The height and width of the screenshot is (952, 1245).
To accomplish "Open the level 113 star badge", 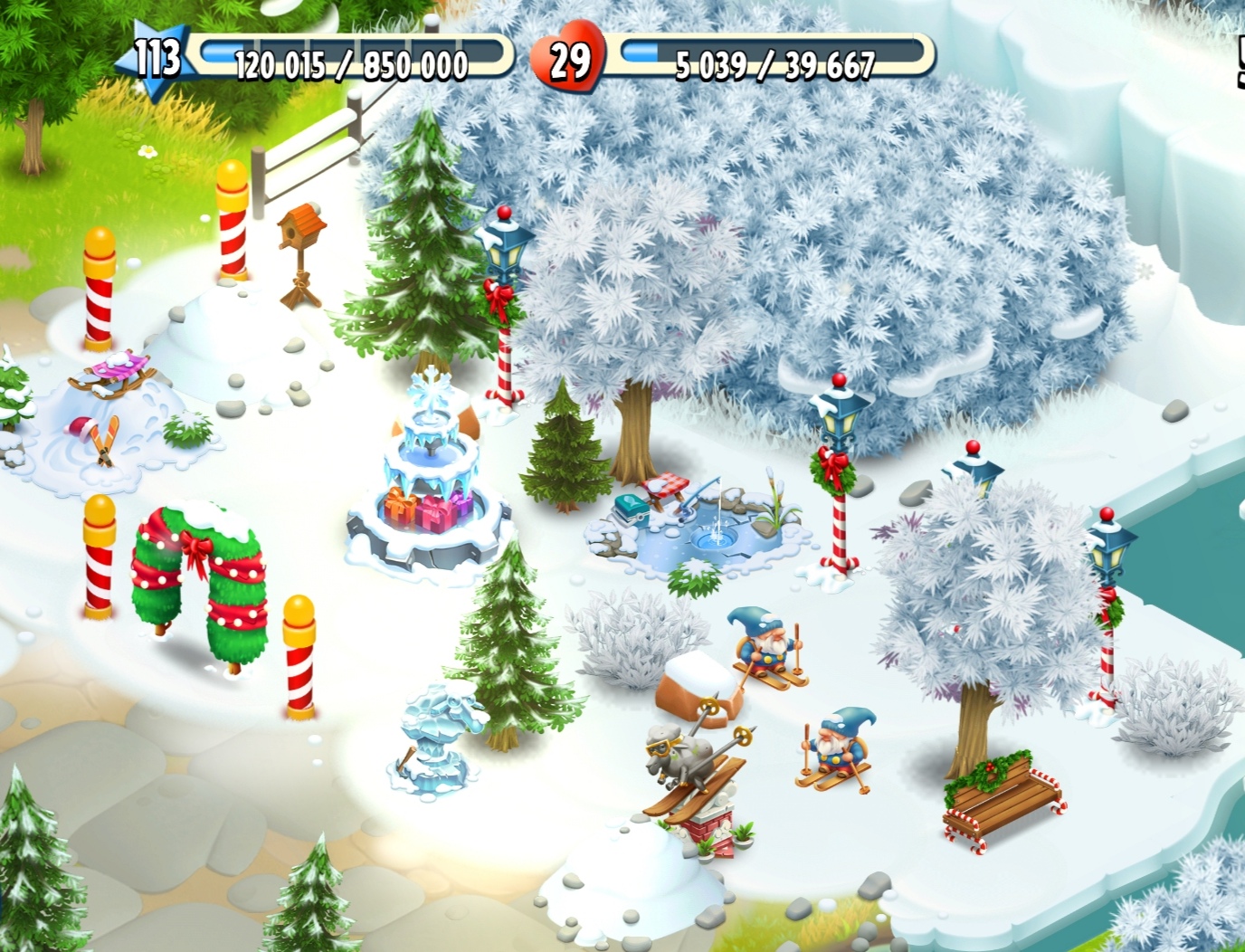I will coord(156,57).
